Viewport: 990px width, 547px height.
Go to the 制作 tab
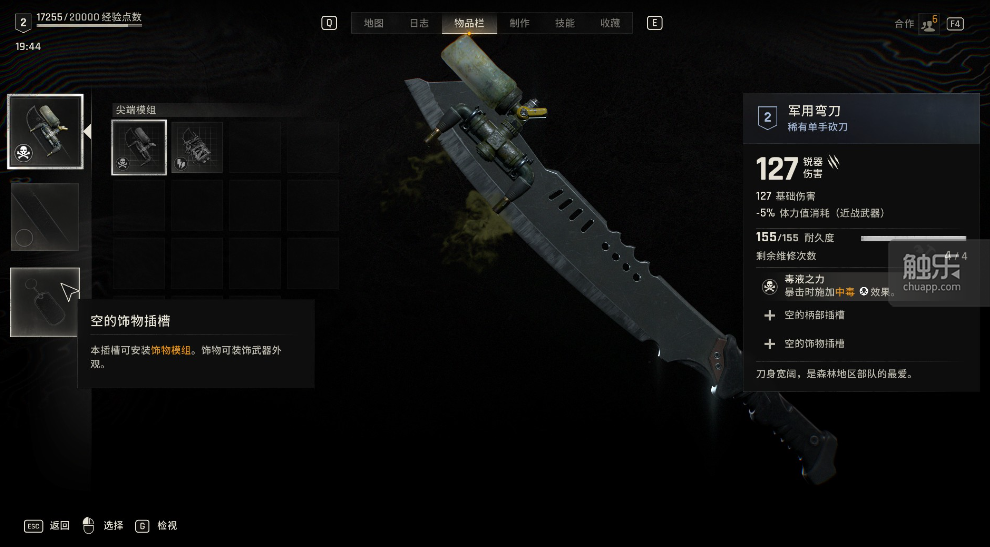tap(519, 23)
